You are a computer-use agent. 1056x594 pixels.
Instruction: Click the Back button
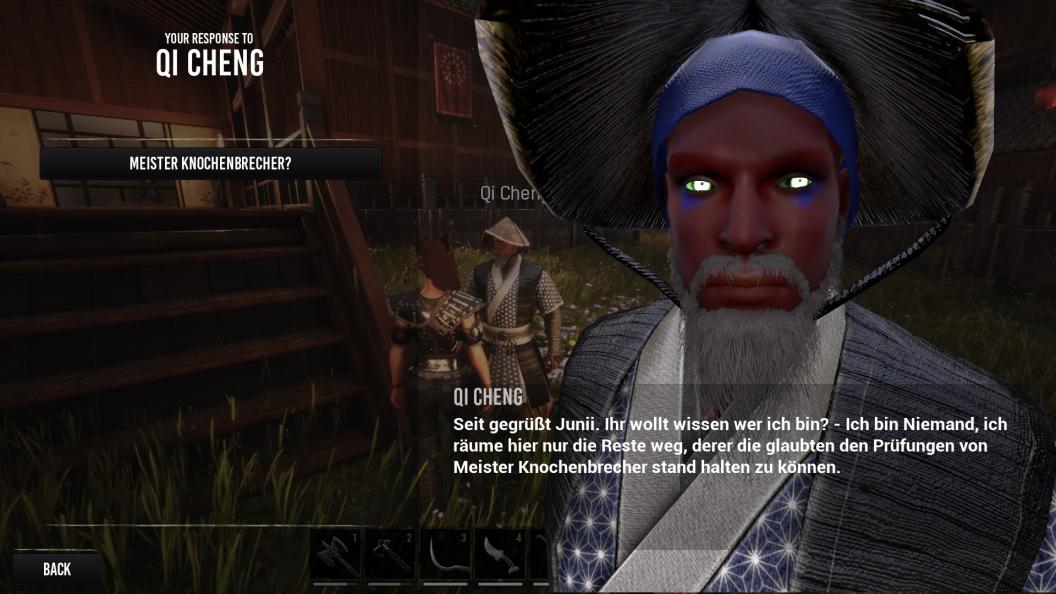(57, 569)
